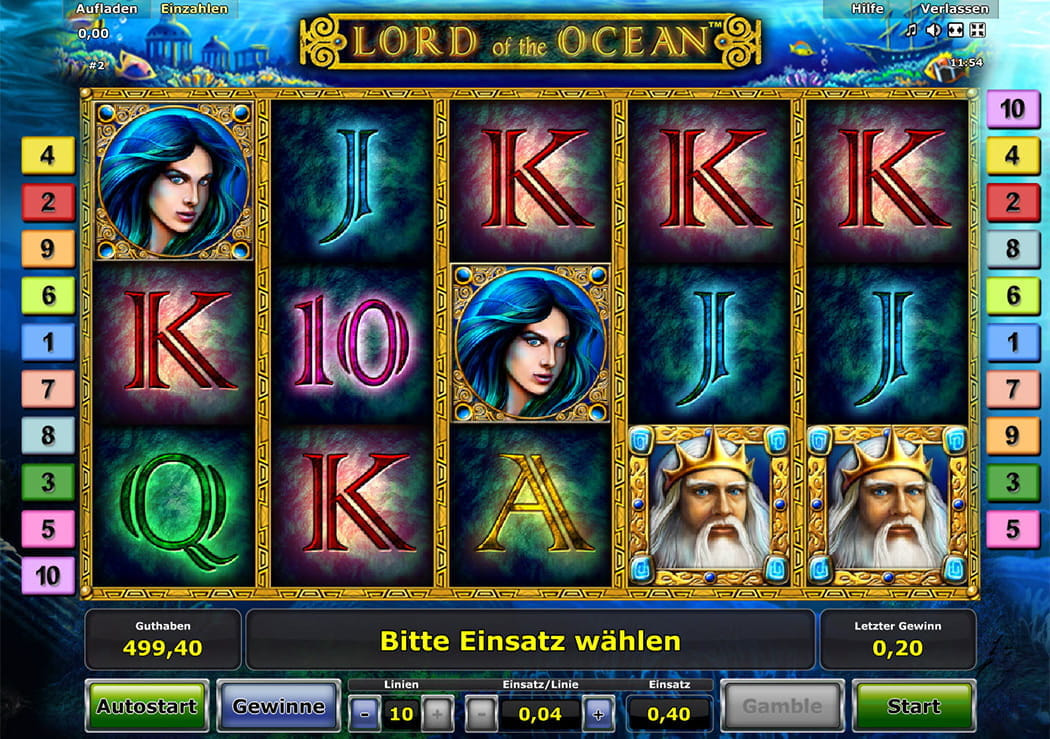Toggle the music note icon
This screenshot has width=1050, height=739.
[x=911, y=30]
